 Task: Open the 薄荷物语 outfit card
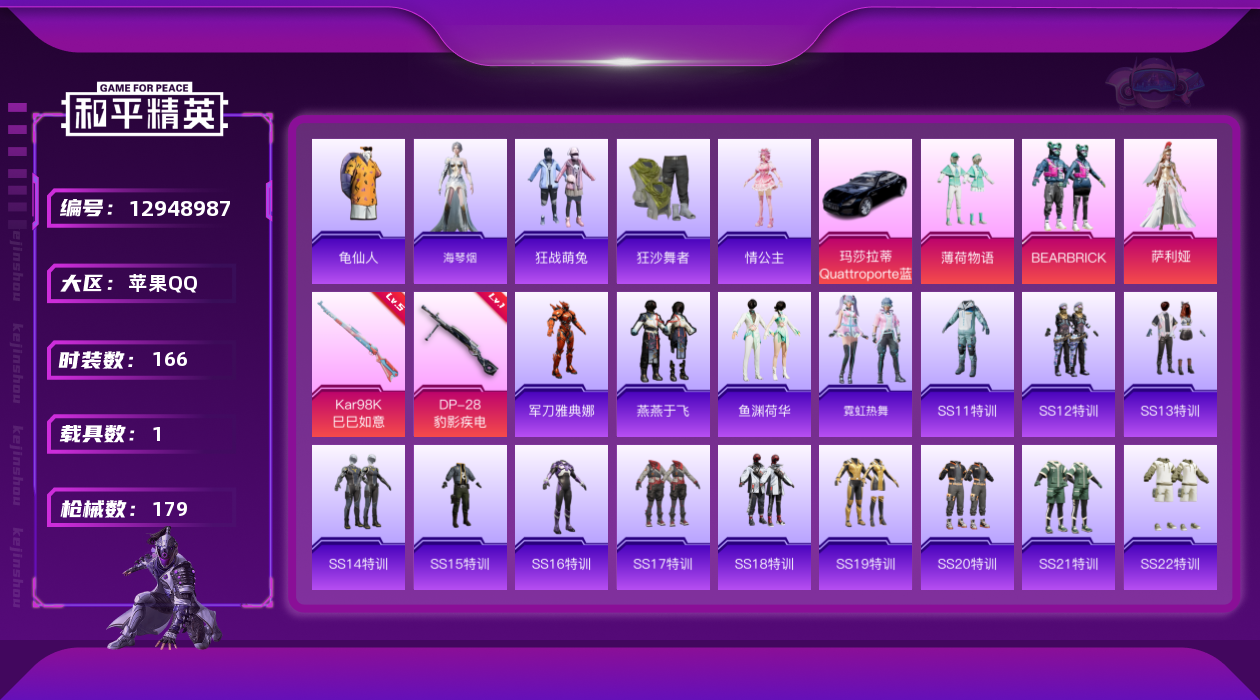(x=967, y=211)
